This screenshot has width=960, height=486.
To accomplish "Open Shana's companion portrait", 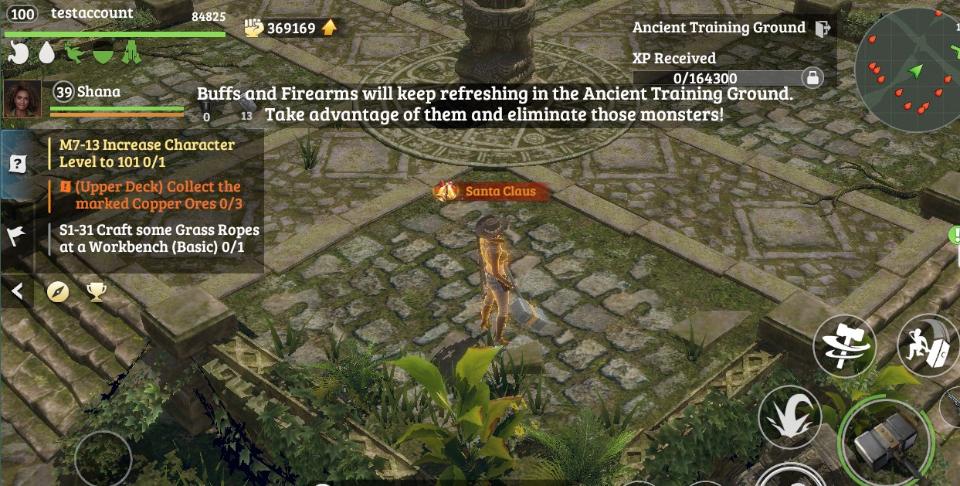I will pos(23,99).
